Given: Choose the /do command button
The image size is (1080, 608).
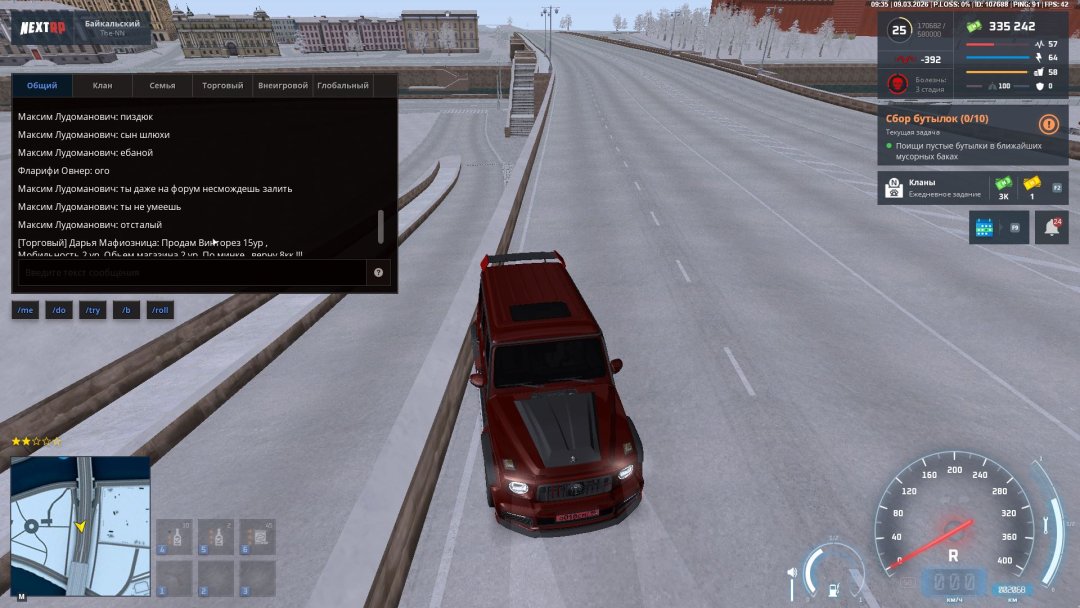Looking at the screenshot, I should pyautogui.click(x=59, y=311).
